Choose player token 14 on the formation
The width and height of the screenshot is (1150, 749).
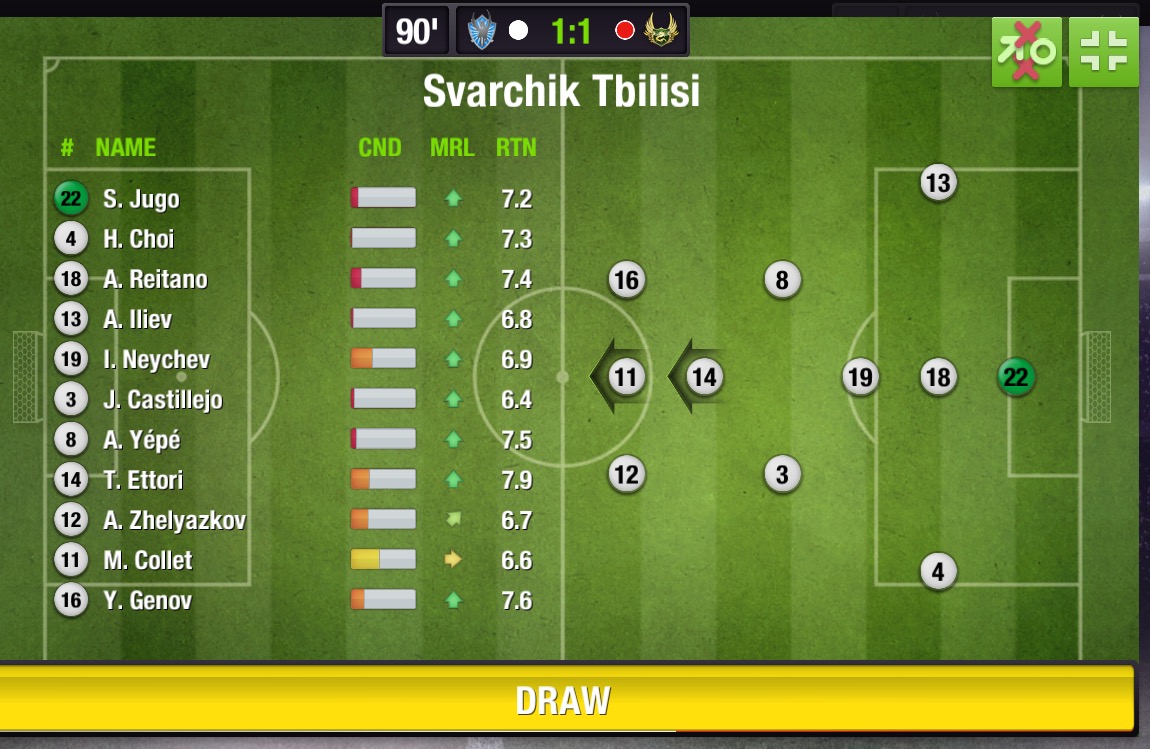(704, 377)
